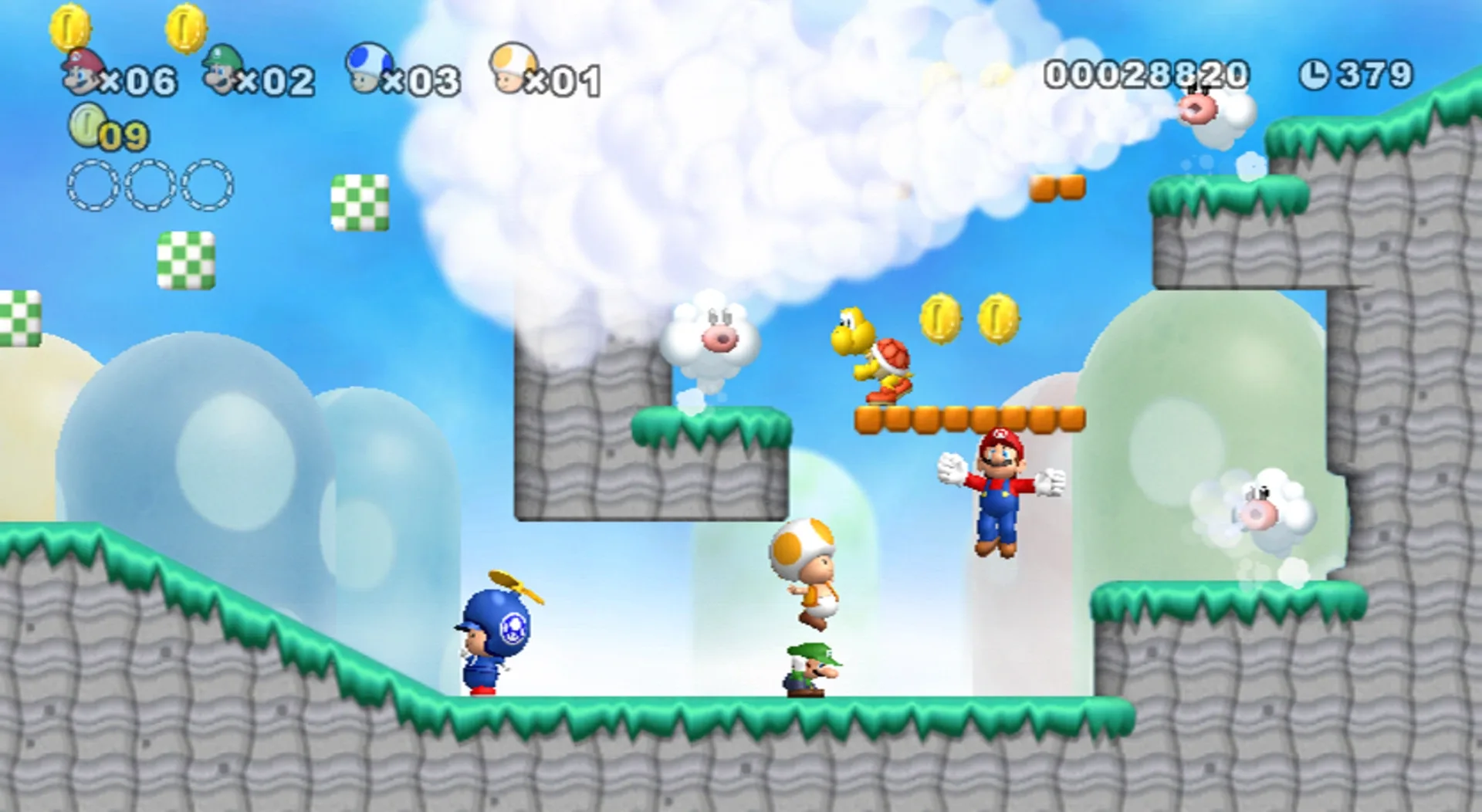Select the yellow Toad head counter icon
The image size is (1482, 812).
click(x=513, y=69)
